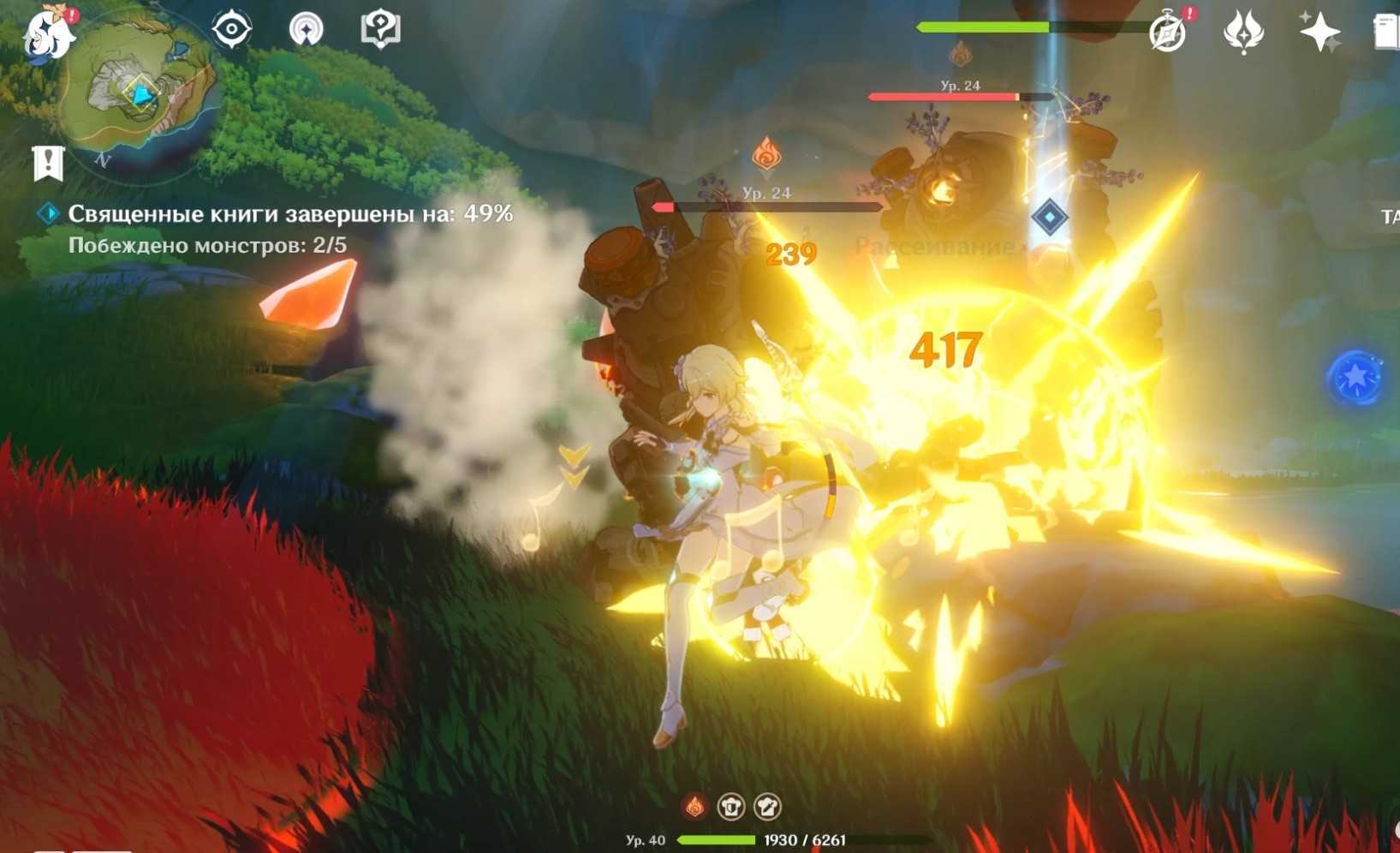The image size is (1400, 853).
Task: Open the question-mark tutorial book icon
Action: tap(380, 29)
